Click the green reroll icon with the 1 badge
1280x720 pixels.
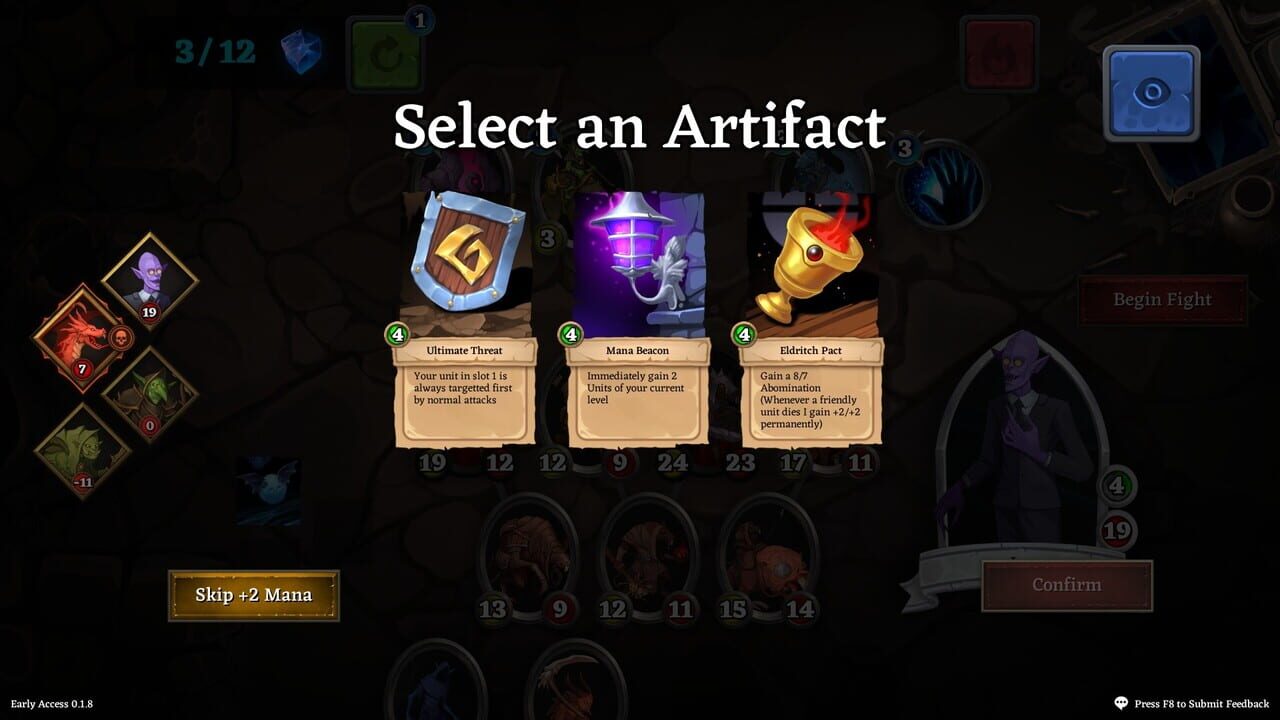click(385, 55)
